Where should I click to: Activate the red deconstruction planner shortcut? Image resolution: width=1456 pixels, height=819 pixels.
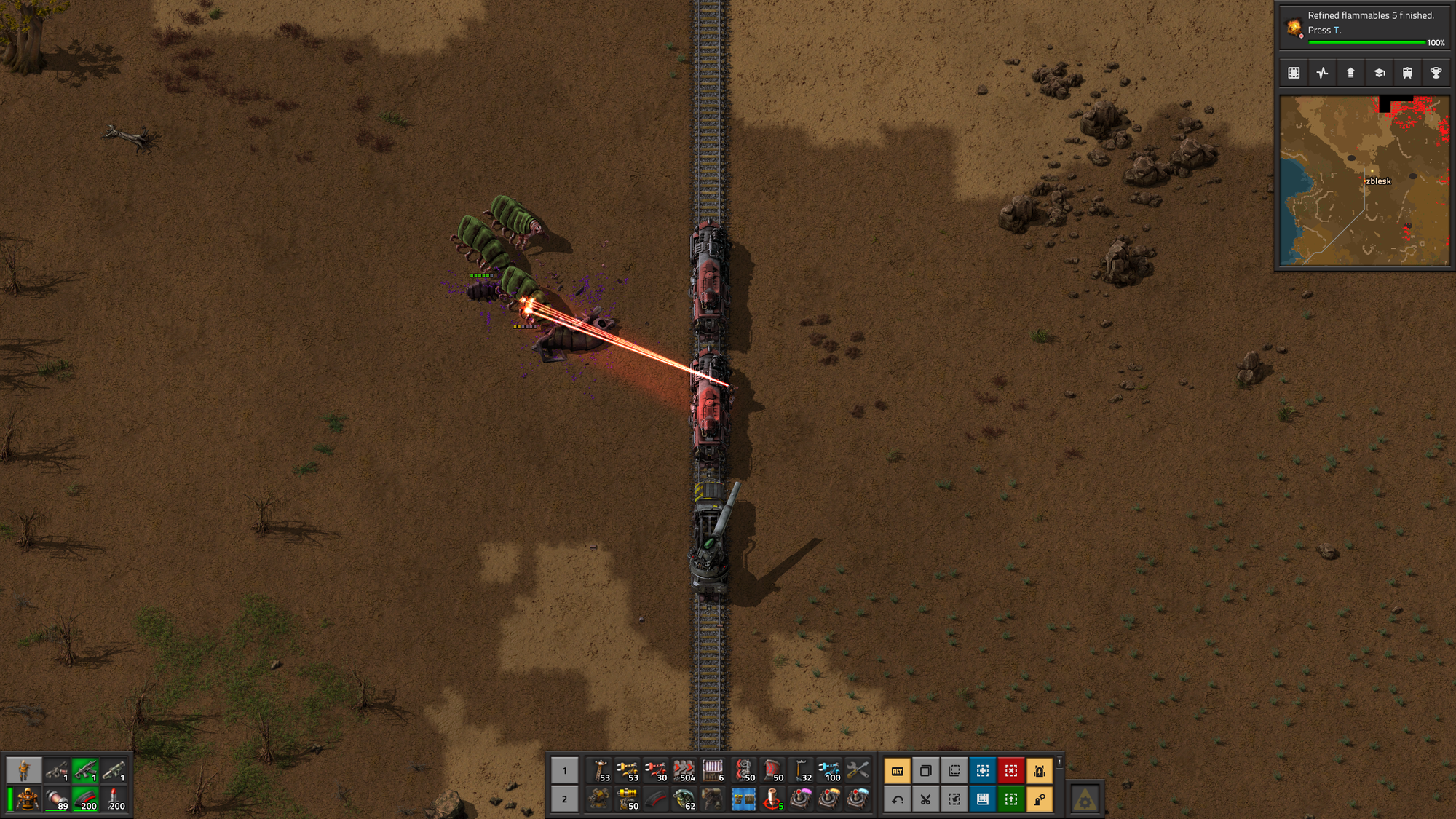tap(1011, 770)
